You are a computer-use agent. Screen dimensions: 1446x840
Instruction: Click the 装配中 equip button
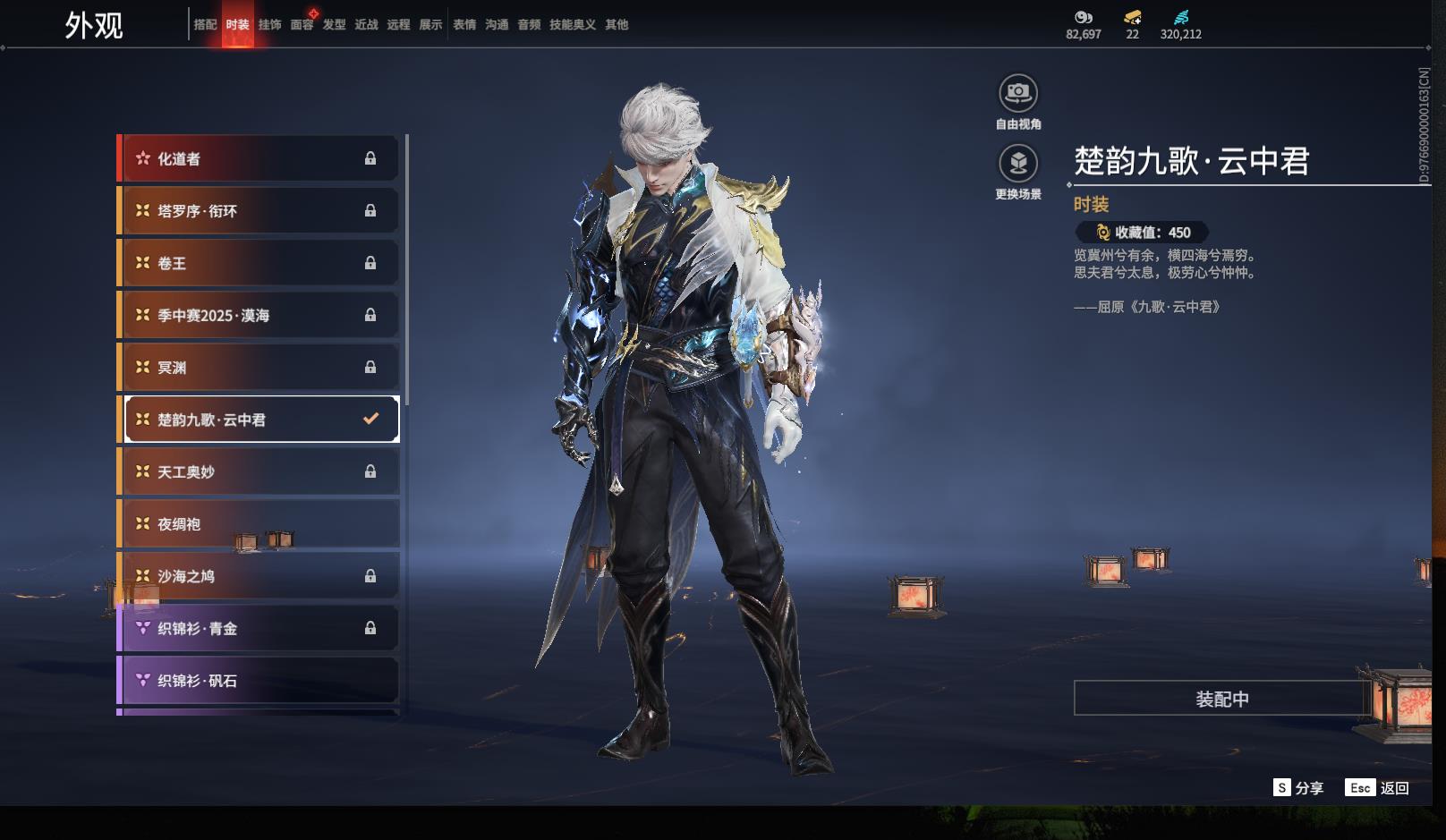[1221, 699]
